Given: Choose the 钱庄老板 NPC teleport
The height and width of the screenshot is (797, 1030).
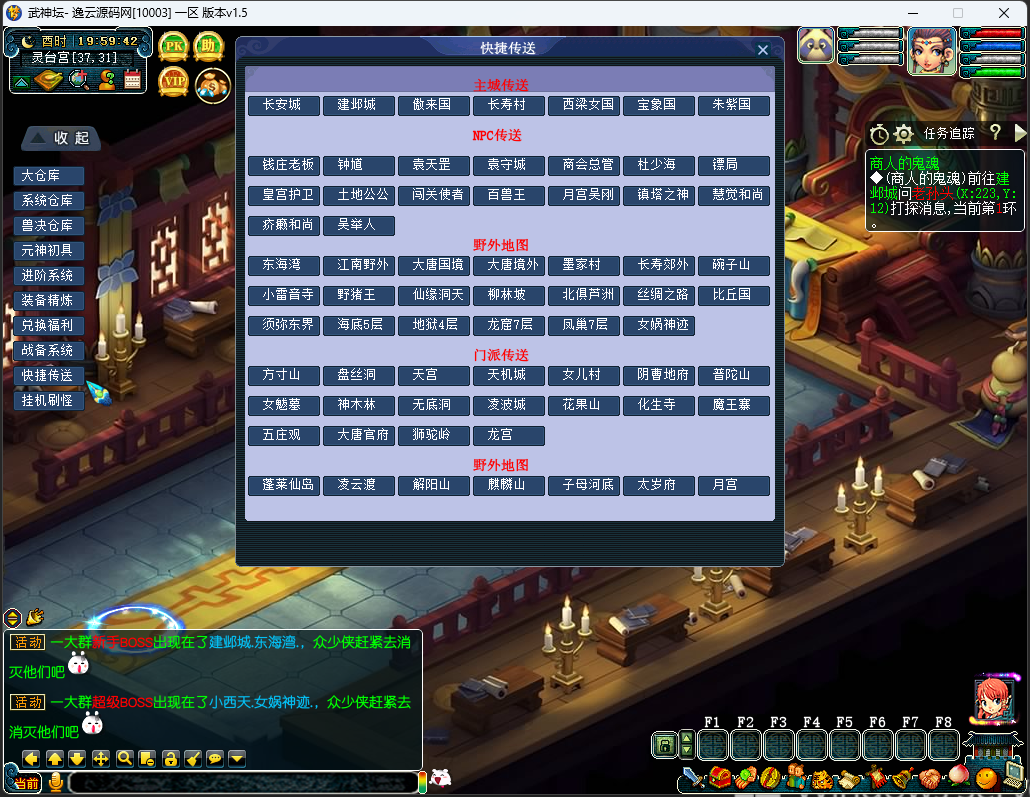Looking at the screenshot, I should pyautogui.click(x=284, y=165).
